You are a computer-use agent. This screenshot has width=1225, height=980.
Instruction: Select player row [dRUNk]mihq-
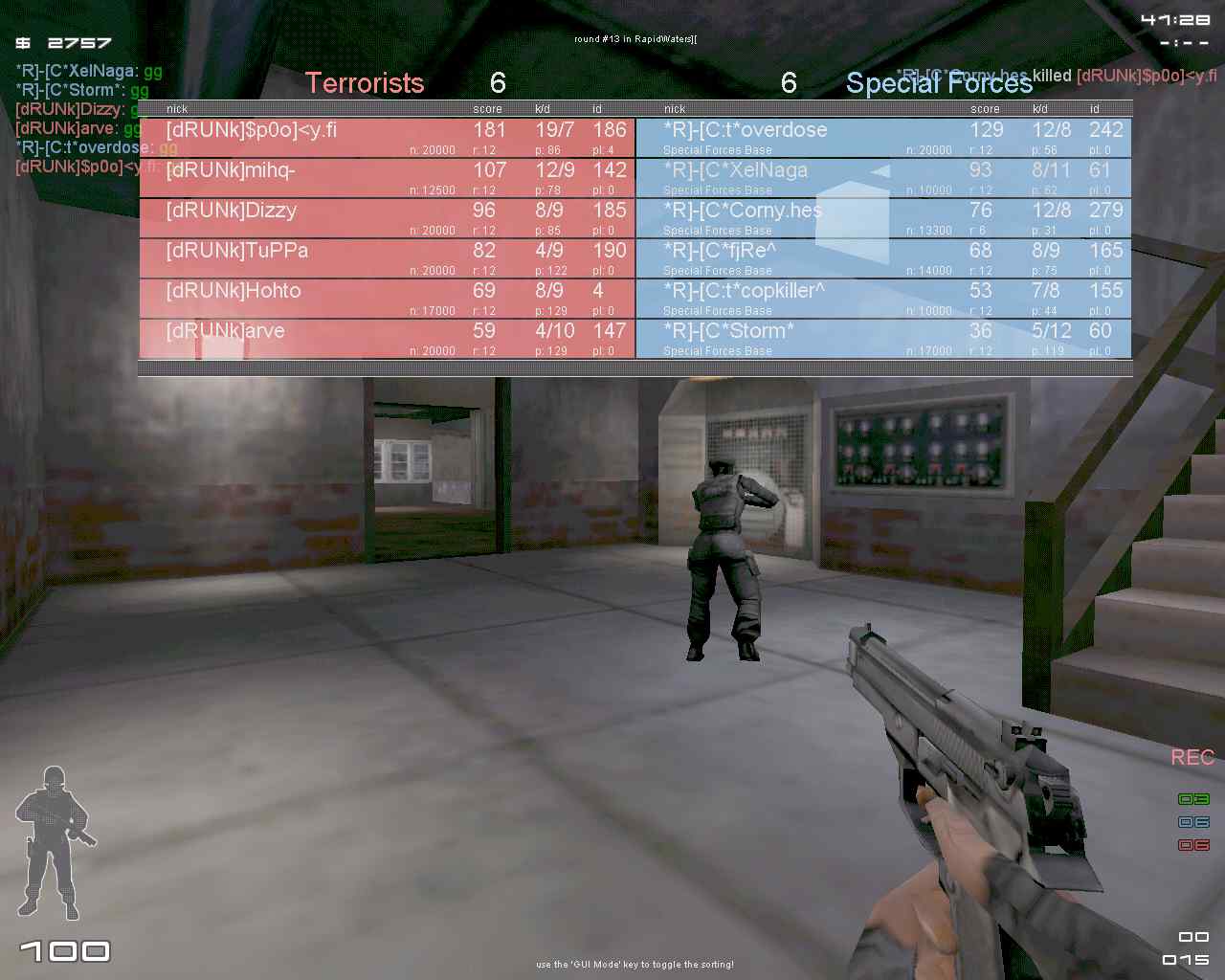point(387,177)
